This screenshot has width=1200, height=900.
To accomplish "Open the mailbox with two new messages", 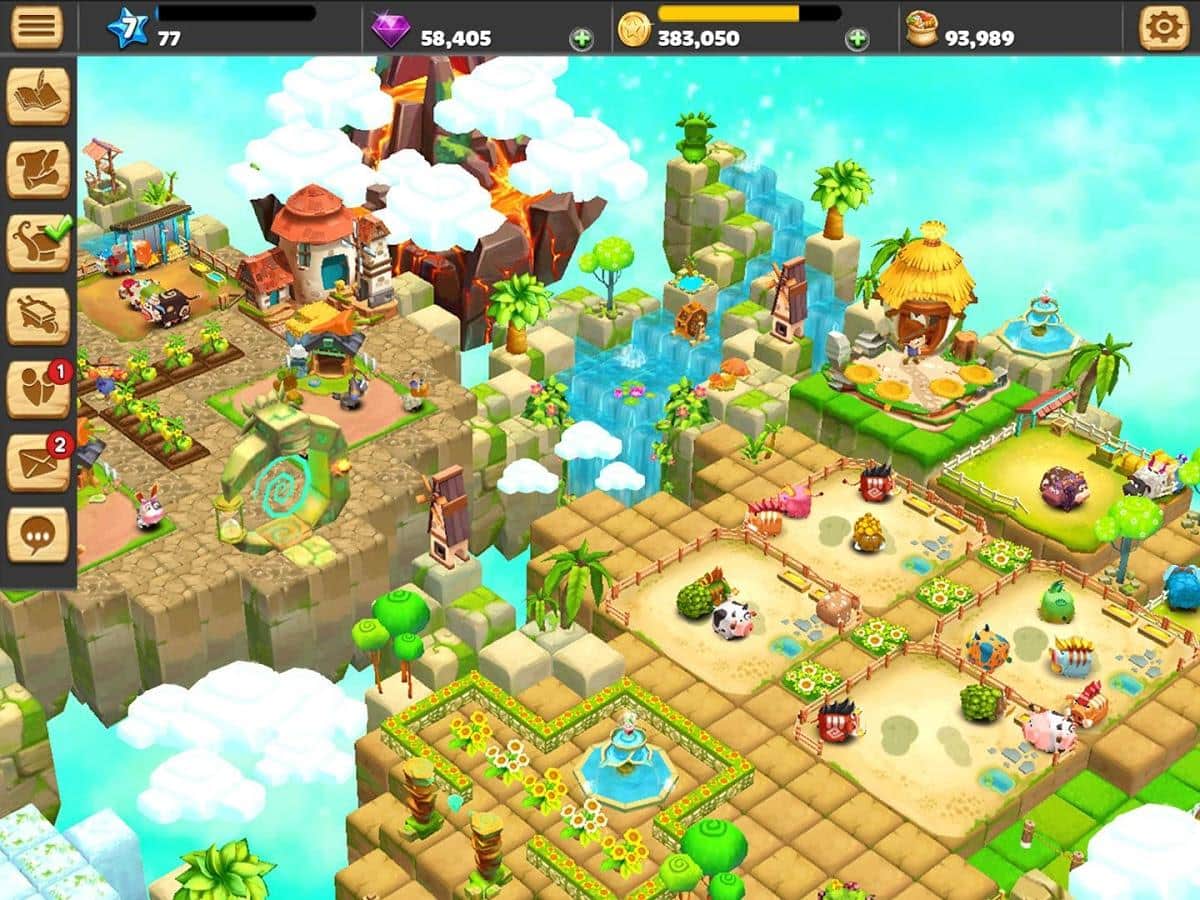I will click(x=39, y=462).
